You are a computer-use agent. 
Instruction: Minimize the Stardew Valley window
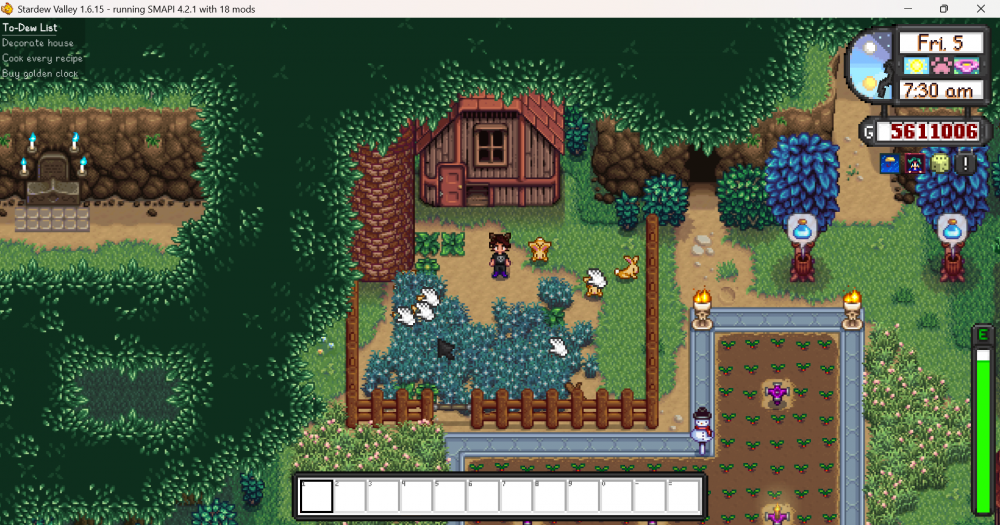(908, 9)
